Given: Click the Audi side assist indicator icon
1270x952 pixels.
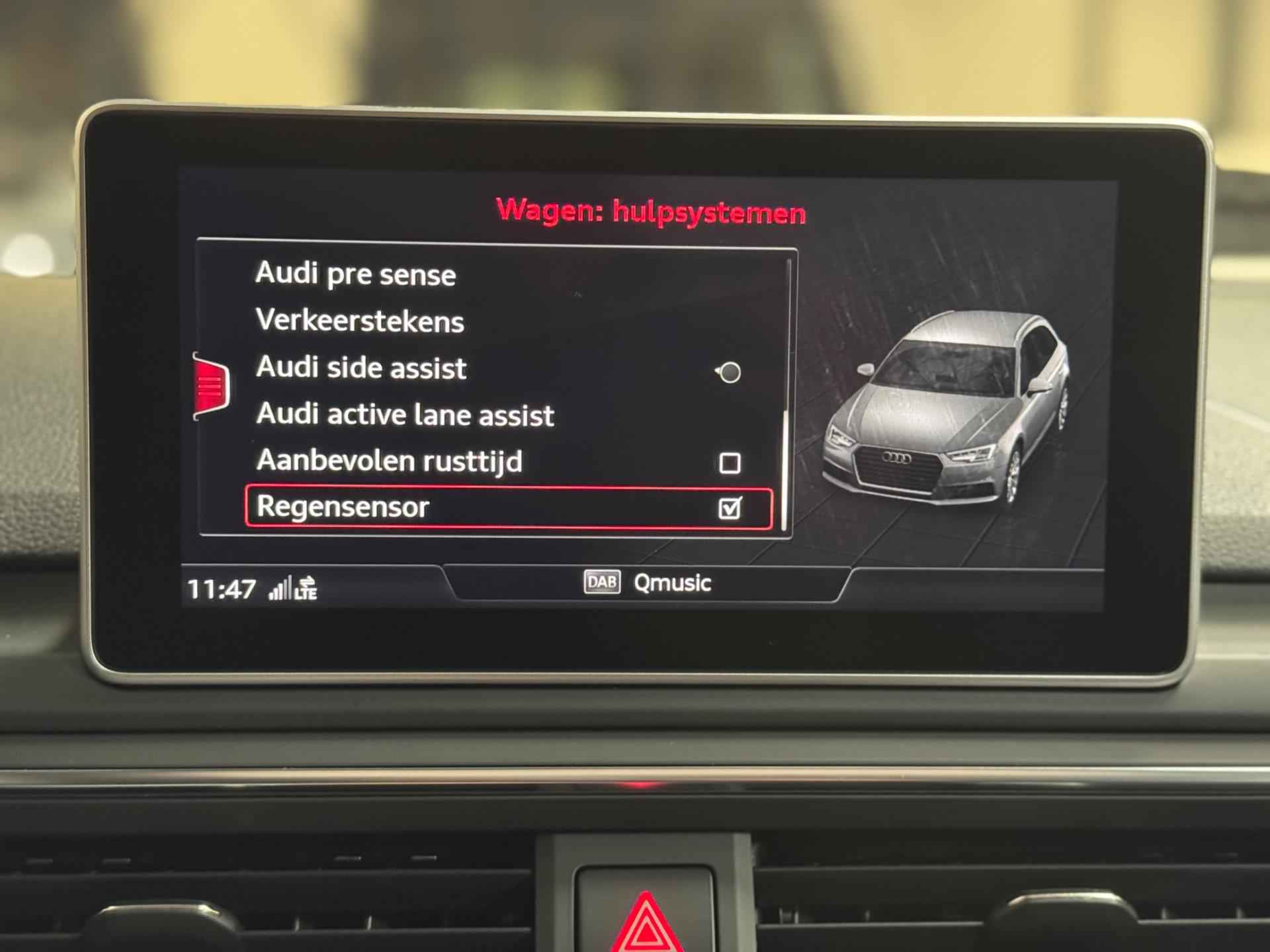Looking at the screenshot, I should [x=728, y=372].
